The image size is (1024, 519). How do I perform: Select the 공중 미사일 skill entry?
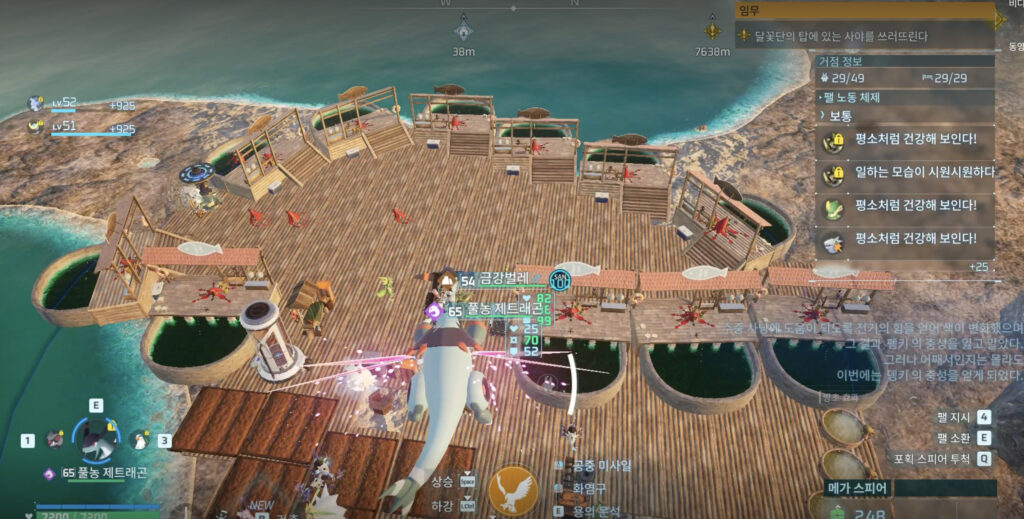pyautogui.click(x=598, y=466)
